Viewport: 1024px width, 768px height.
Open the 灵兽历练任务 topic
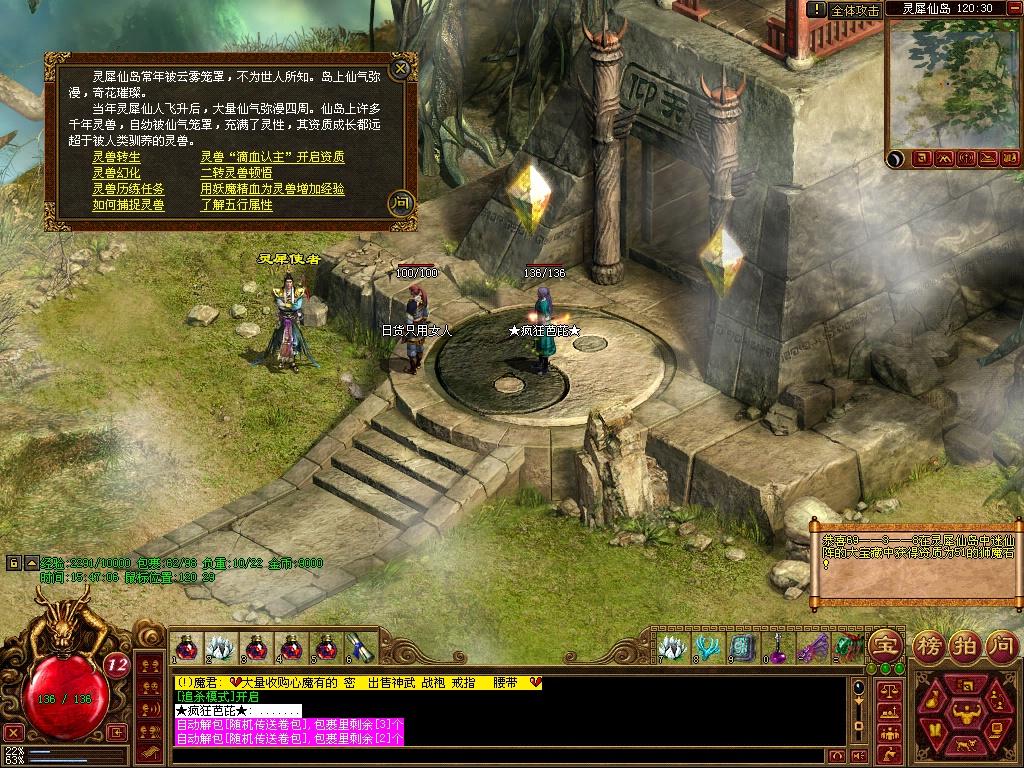129,189
